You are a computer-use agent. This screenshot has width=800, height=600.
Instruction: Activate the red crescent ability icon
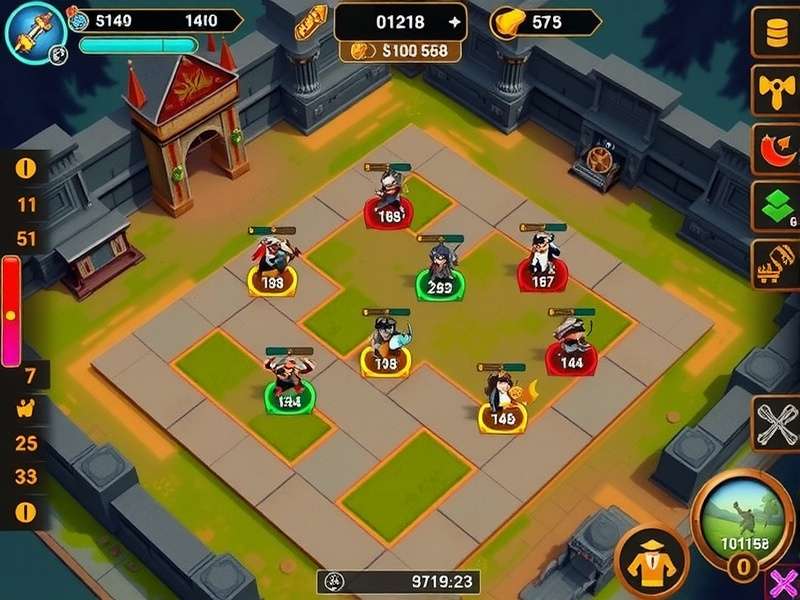point(774,152)
